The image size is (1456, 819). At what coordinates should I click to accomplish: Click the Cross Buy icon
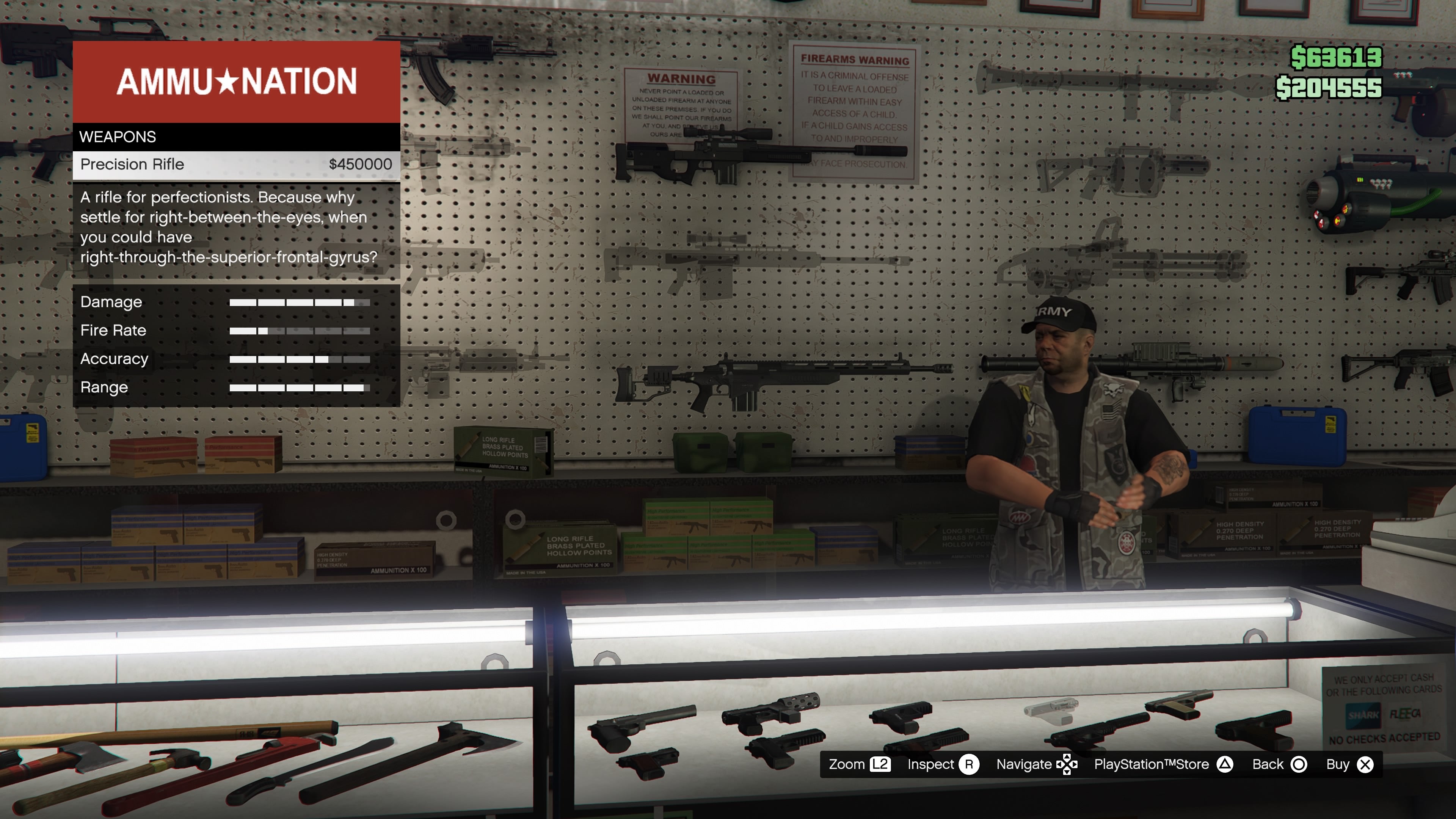[1366, 764]
